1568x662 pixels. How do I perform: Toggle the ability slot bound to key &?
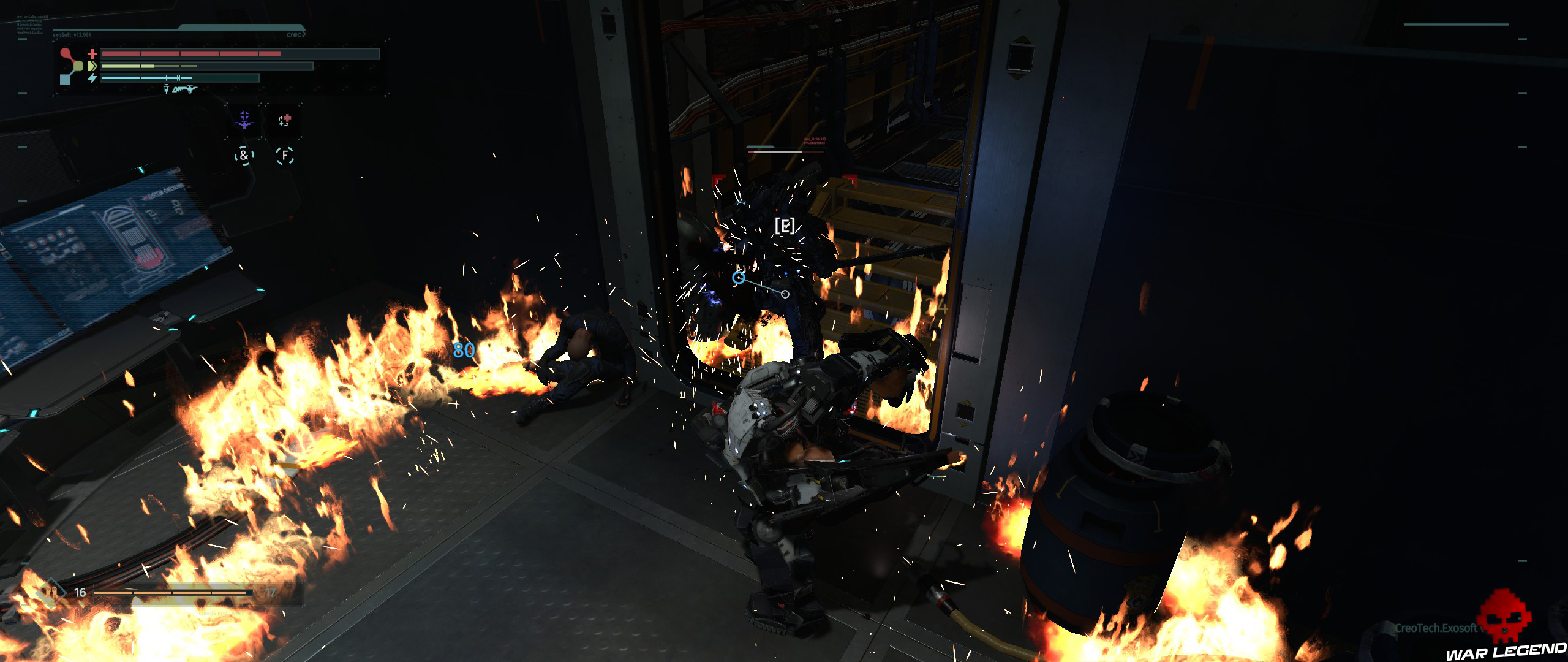(244, 156)
